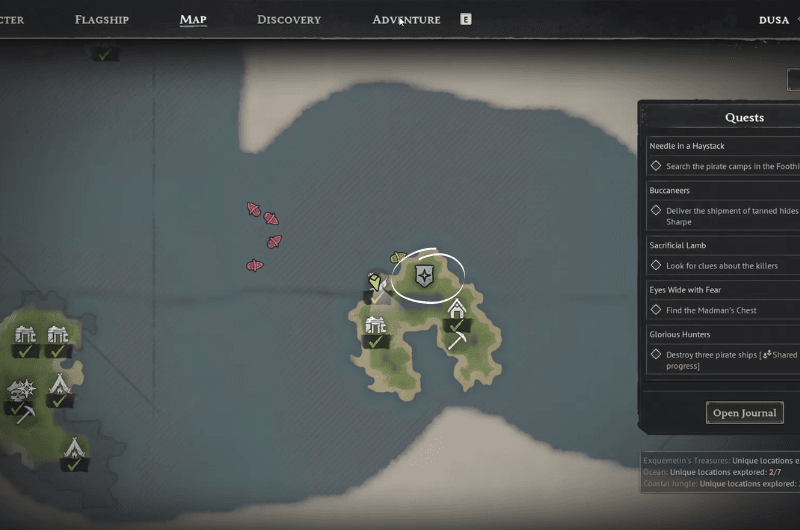Select the Needle in a Haystack quest
Screen dimensions: 800x530
[688, 146]
